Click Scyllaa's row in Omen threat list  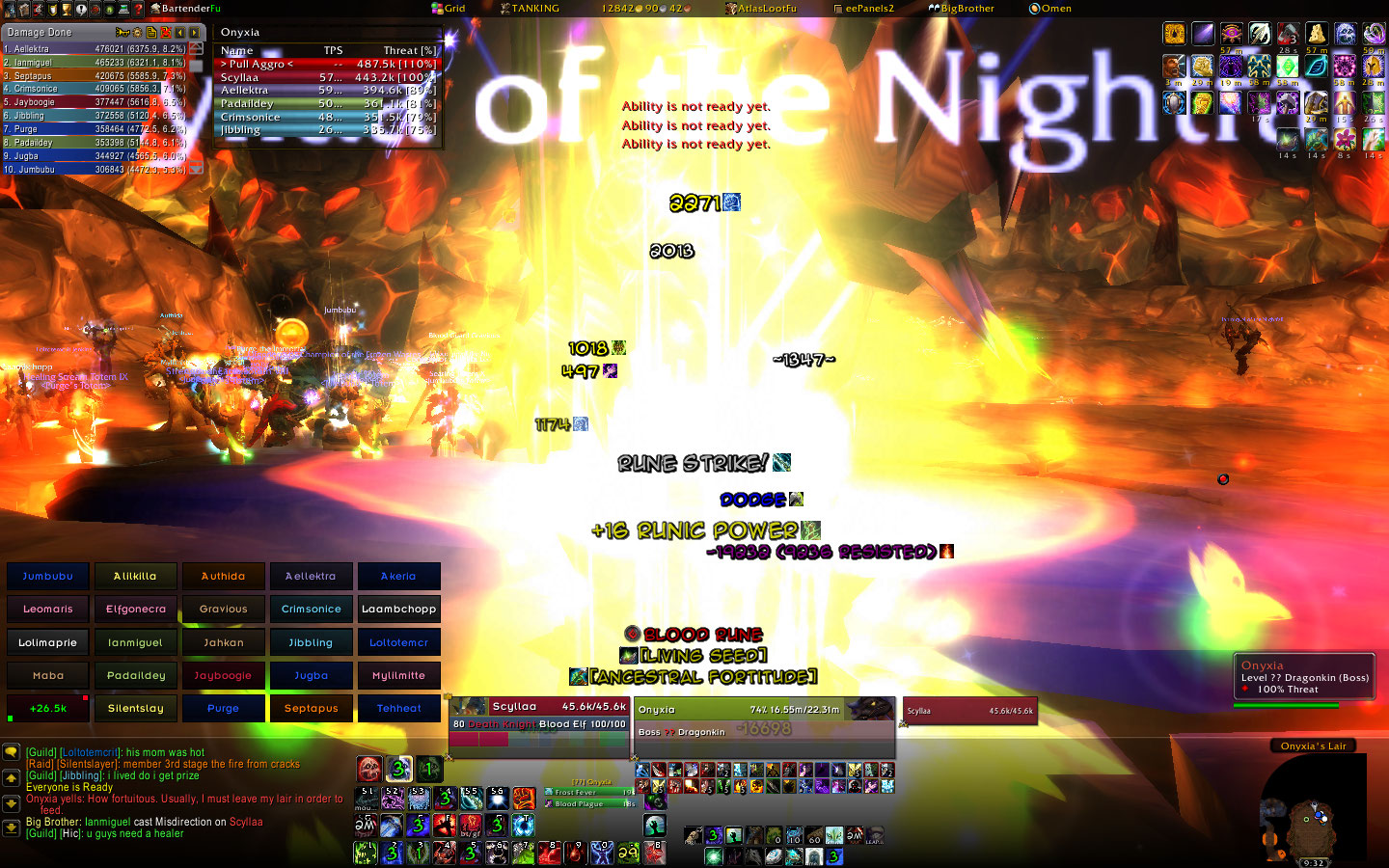point(328,77)
